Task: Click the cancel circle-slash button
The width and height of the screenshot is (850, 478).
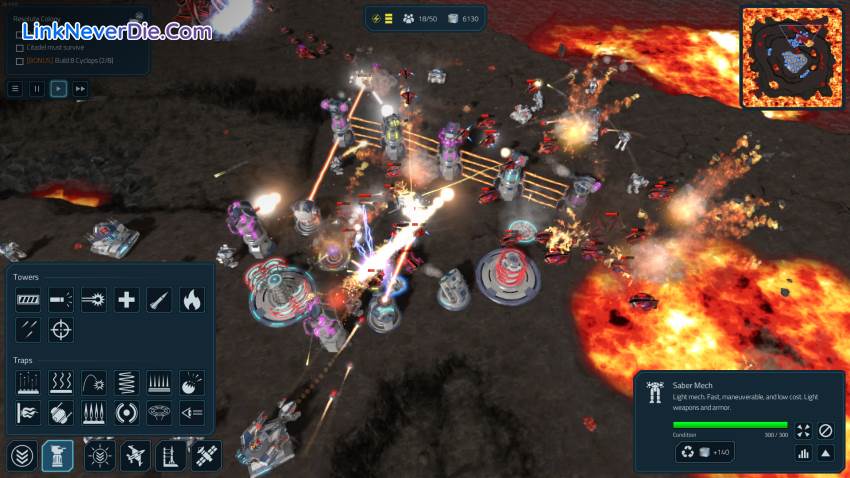Action: (x=825, y=430)
